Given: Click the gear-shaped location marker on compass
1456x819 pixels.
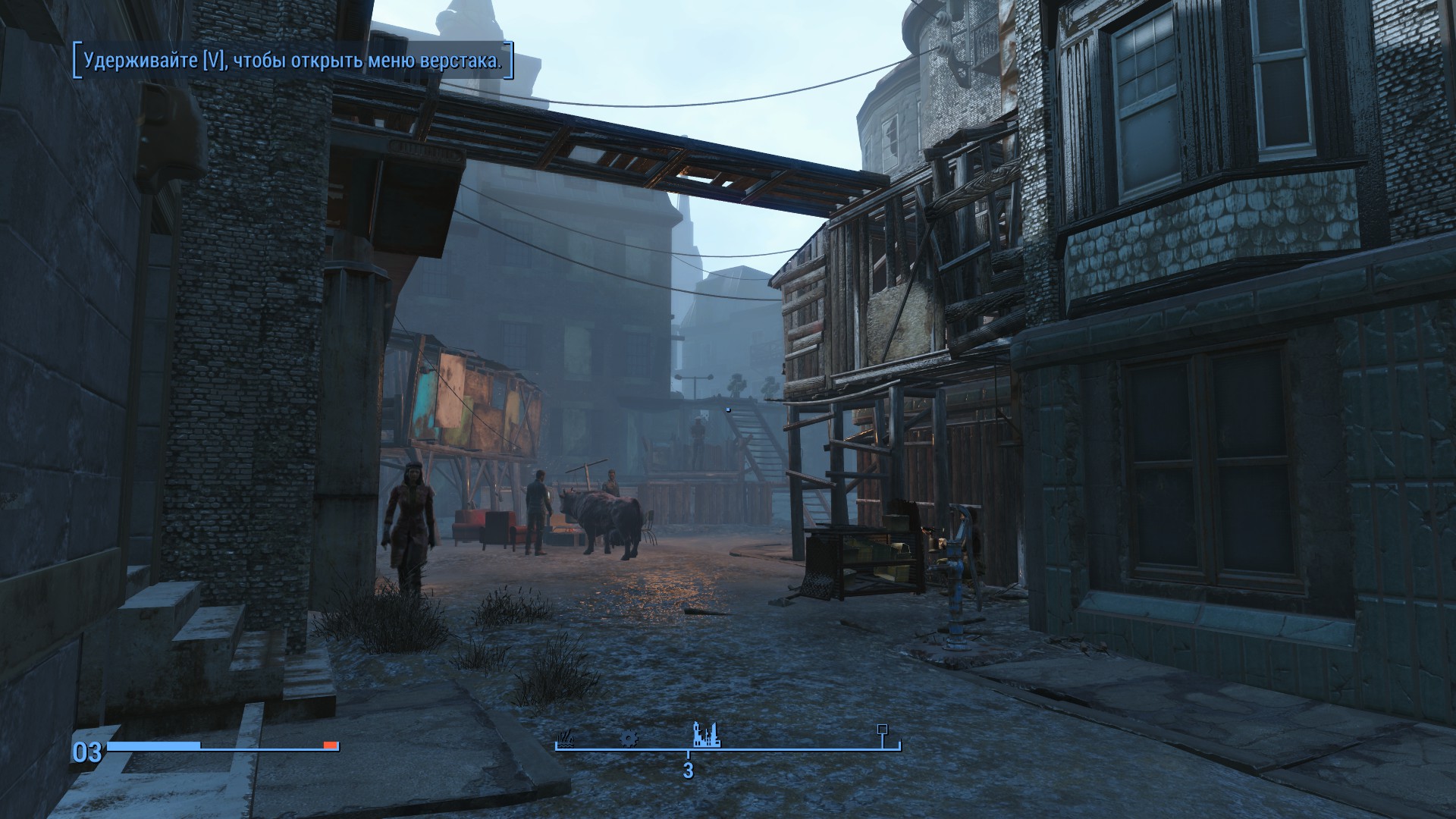Looking at the screenshot, I should pos(628,737).
